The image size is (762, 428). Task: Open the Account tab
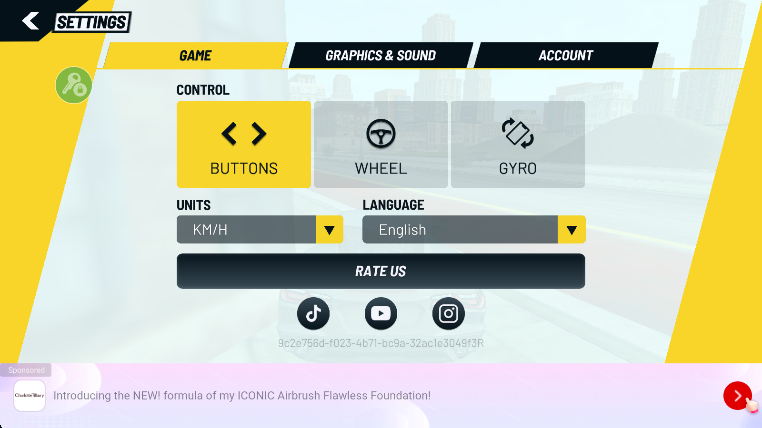click(565, 56)
